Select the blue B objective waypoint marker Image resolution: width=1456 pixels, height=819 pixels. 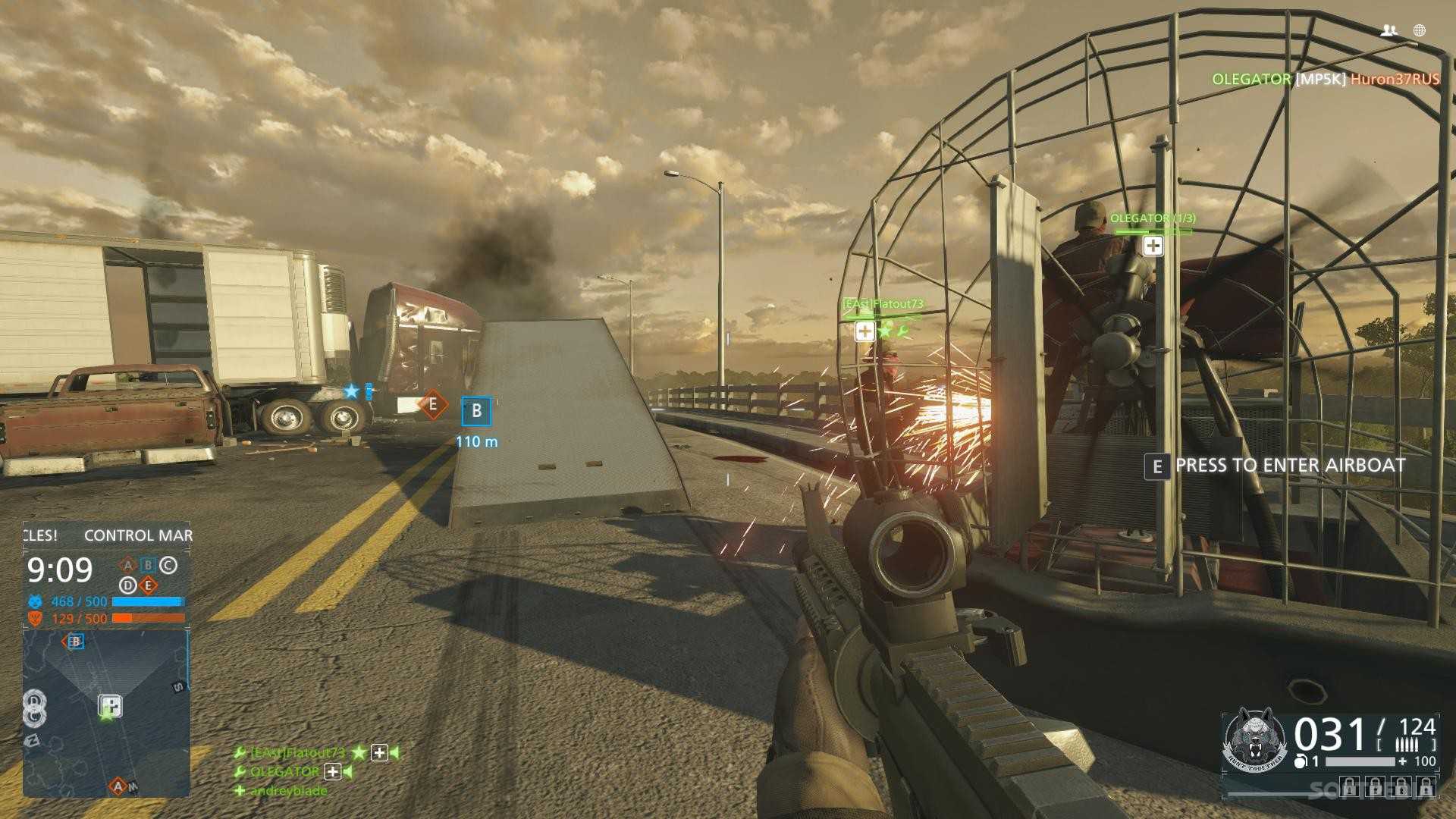point(476,411)
